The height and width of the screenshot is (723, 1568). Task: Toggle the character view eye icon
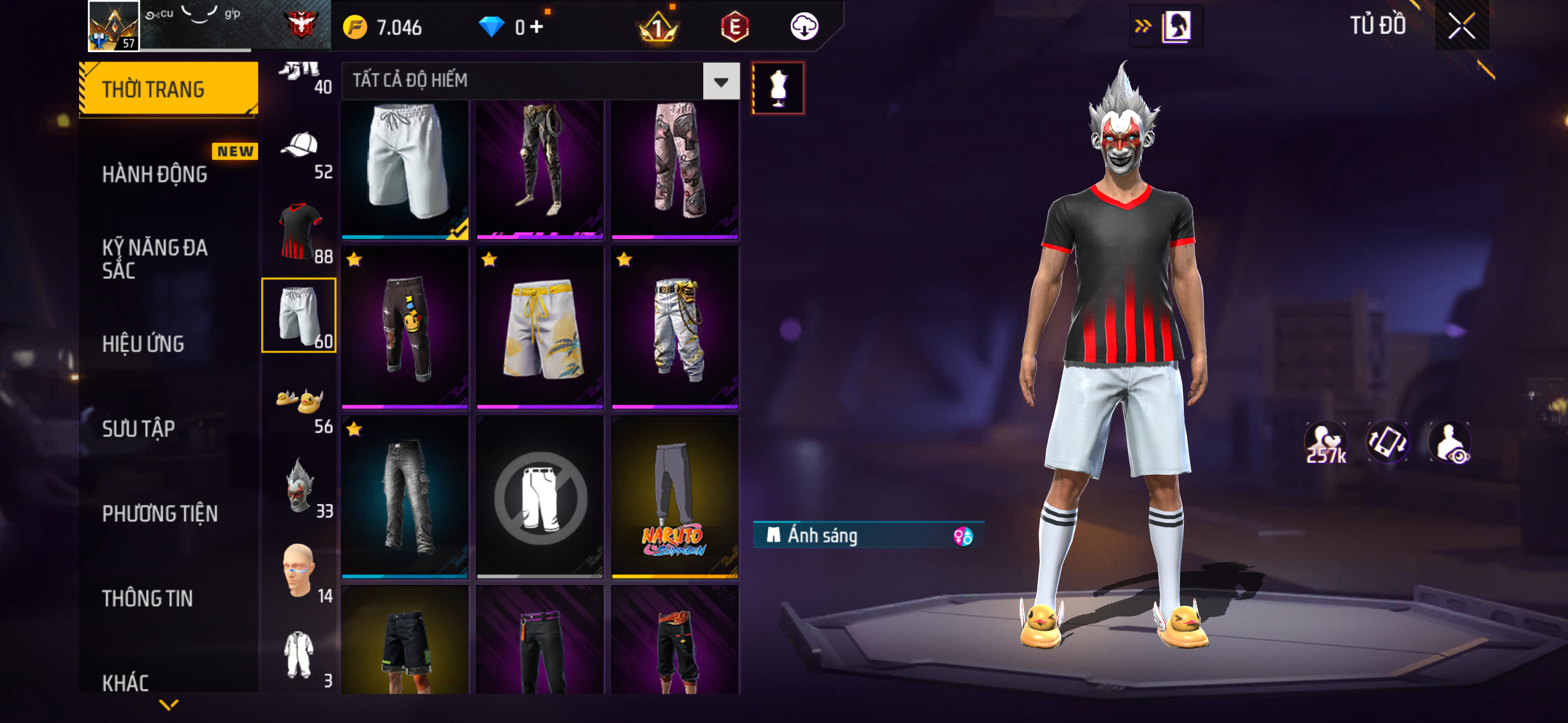[1450, 443]
